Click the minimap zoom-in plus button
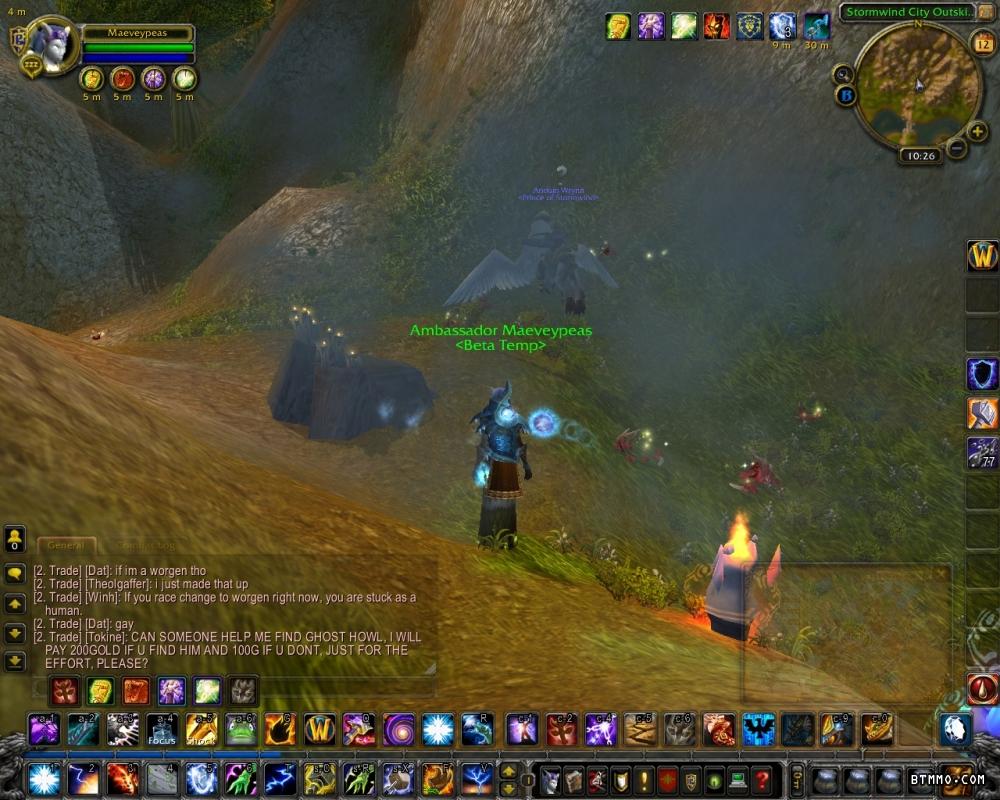This screenshot has height=800, width=1000. coord(977,131)
